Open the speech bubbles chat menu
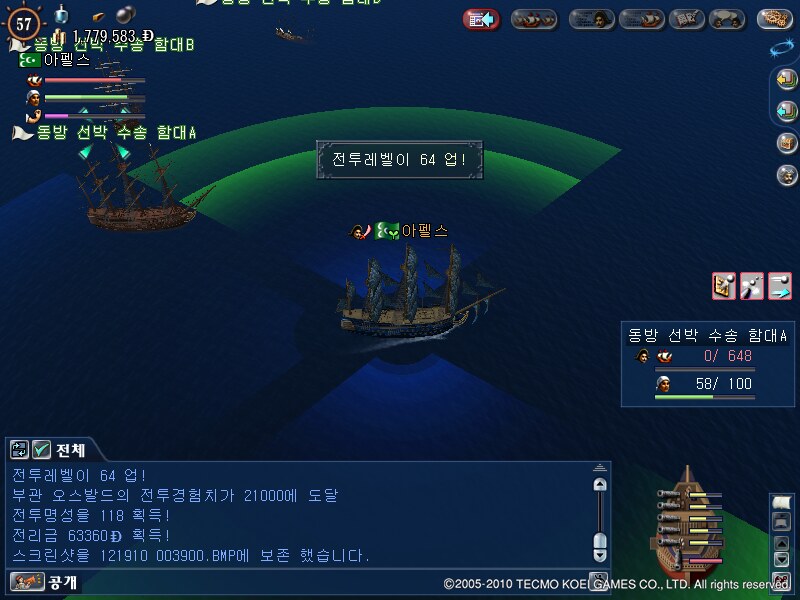800x600 pixels. [726, 19]
